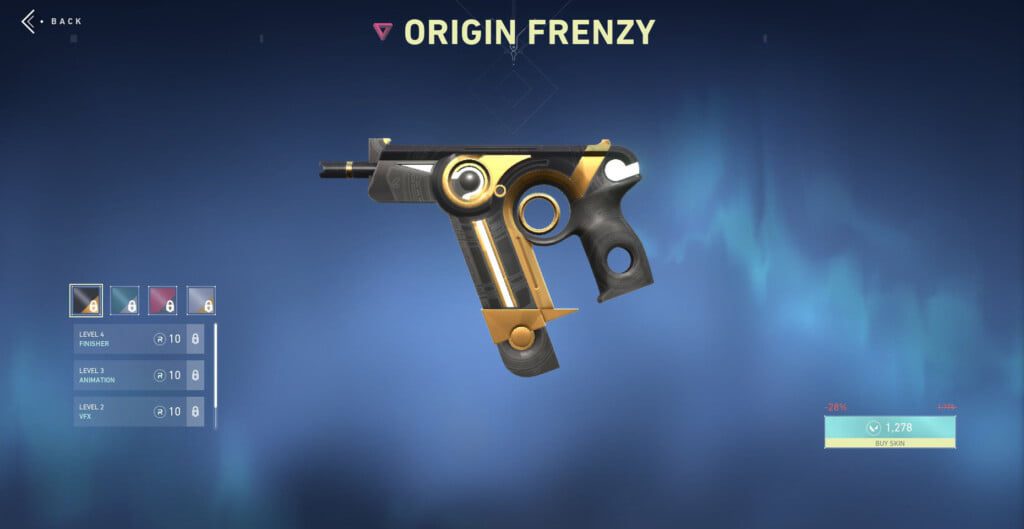
Task: Go back using the Back button
Action: click(x=52, y=21)
